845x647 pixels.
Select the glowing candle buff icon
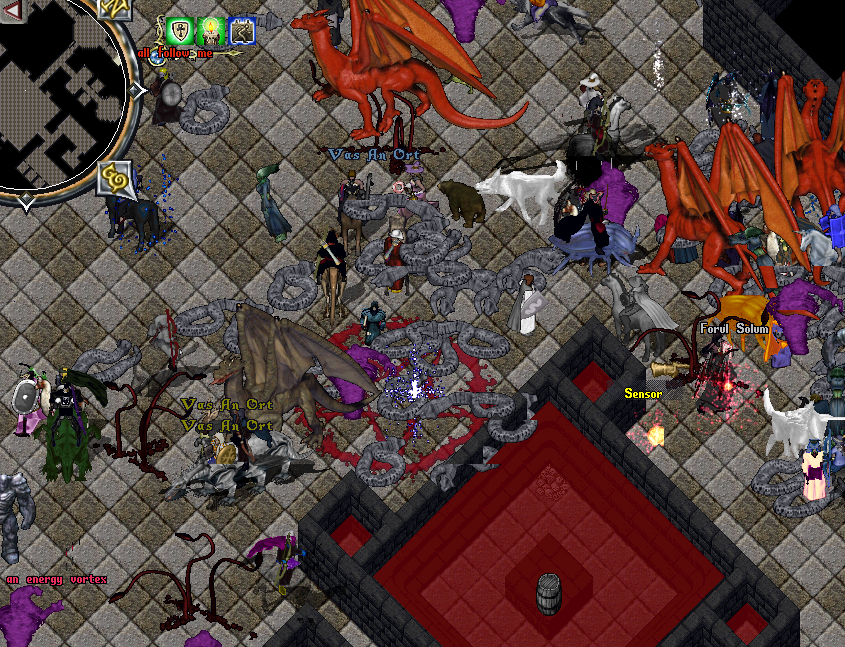[211, 31]
